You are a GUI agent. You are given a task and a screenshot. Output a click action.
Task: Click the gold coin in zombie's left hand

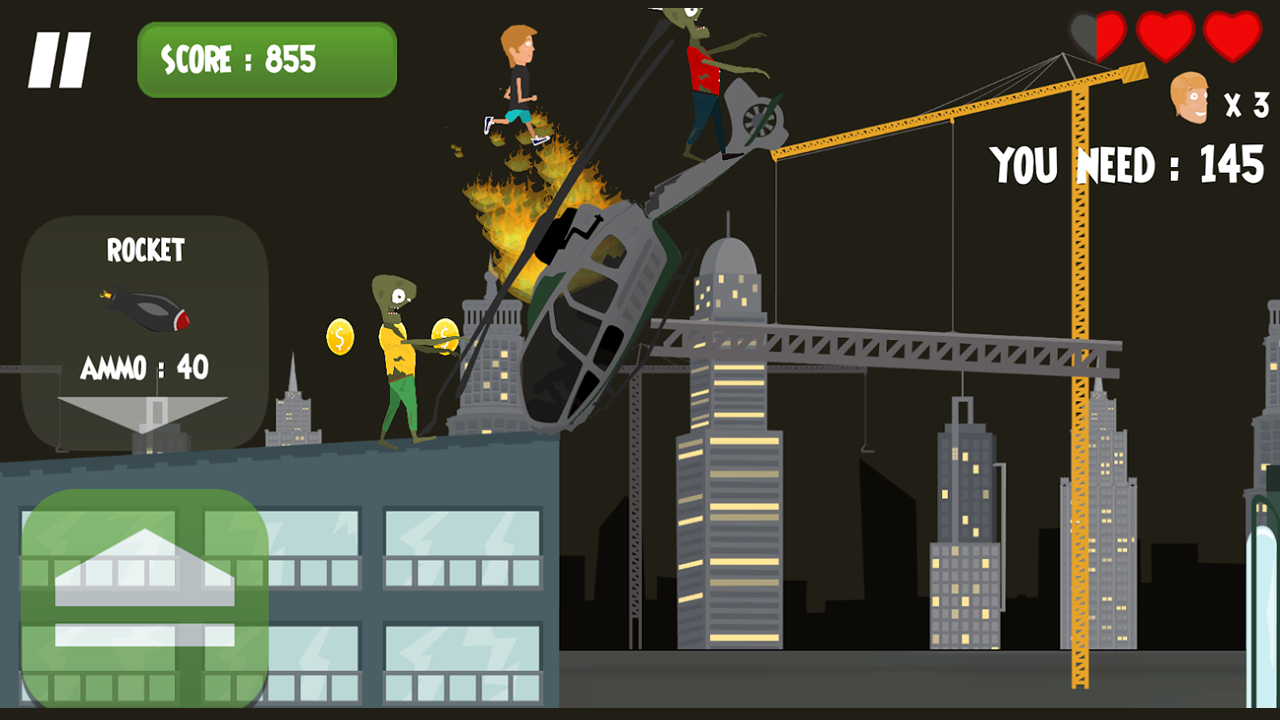point(338,337)
